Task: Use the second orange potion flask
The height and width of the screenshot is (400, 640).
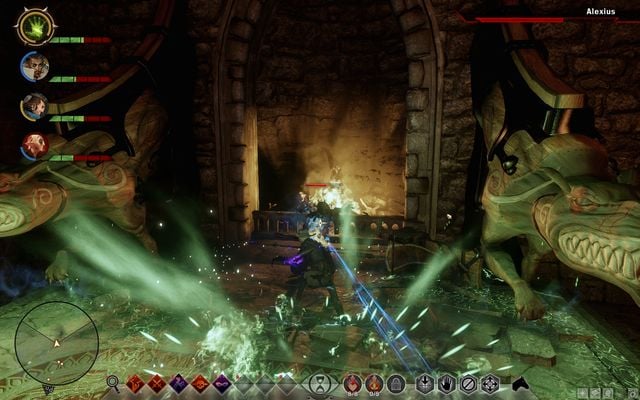Action: point(374,383)
